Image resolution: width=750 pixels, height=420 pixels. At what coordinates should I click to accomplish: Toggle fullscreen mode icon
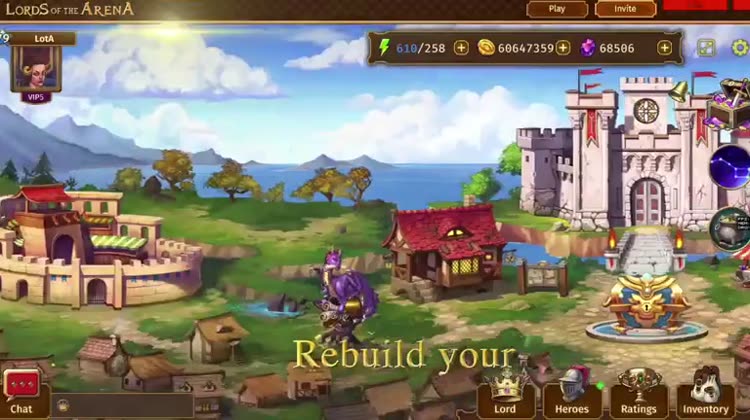click(x=707, y=47)
